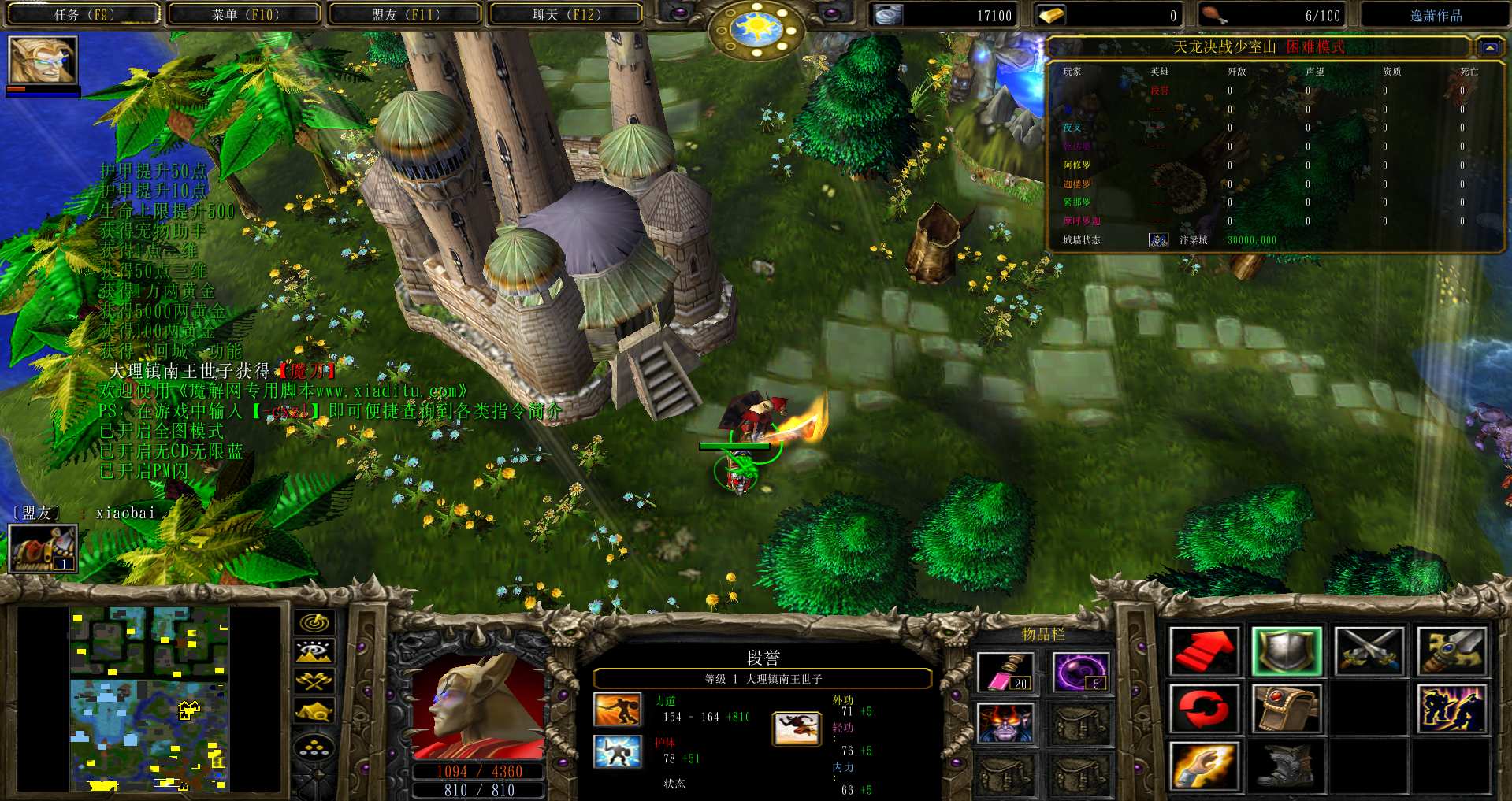Activate the red arrow move command

coord(1204,651)
